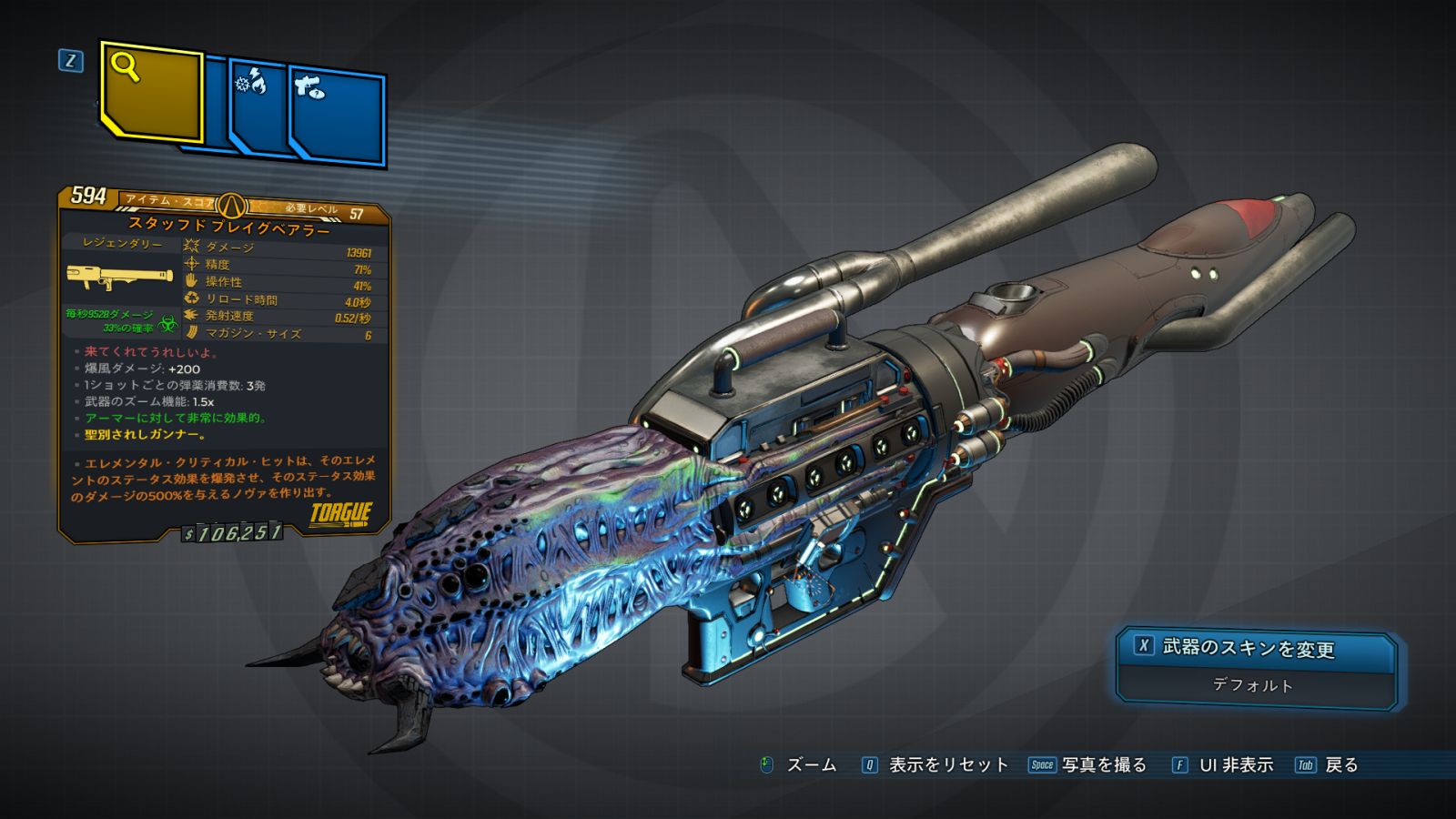Select the magnifying glass inspect tab

point(150,92)
